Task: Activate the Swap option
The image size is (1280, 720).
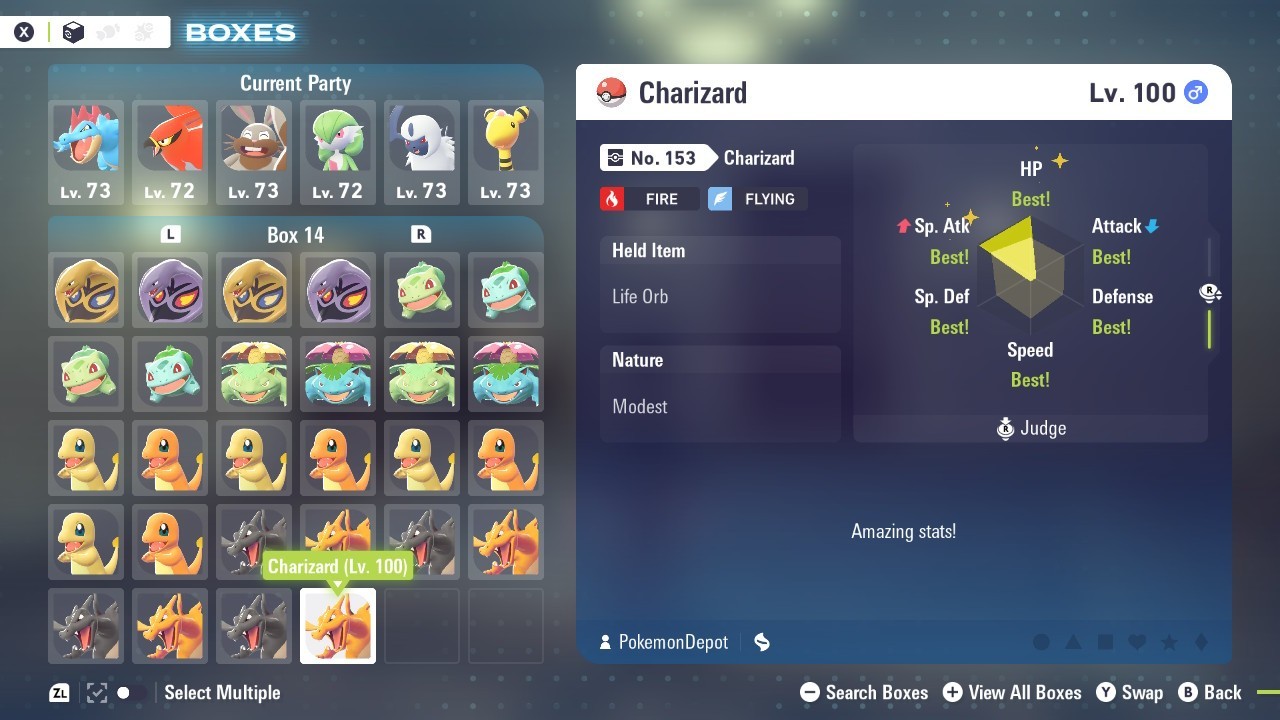Action: tap(1130, 692)
